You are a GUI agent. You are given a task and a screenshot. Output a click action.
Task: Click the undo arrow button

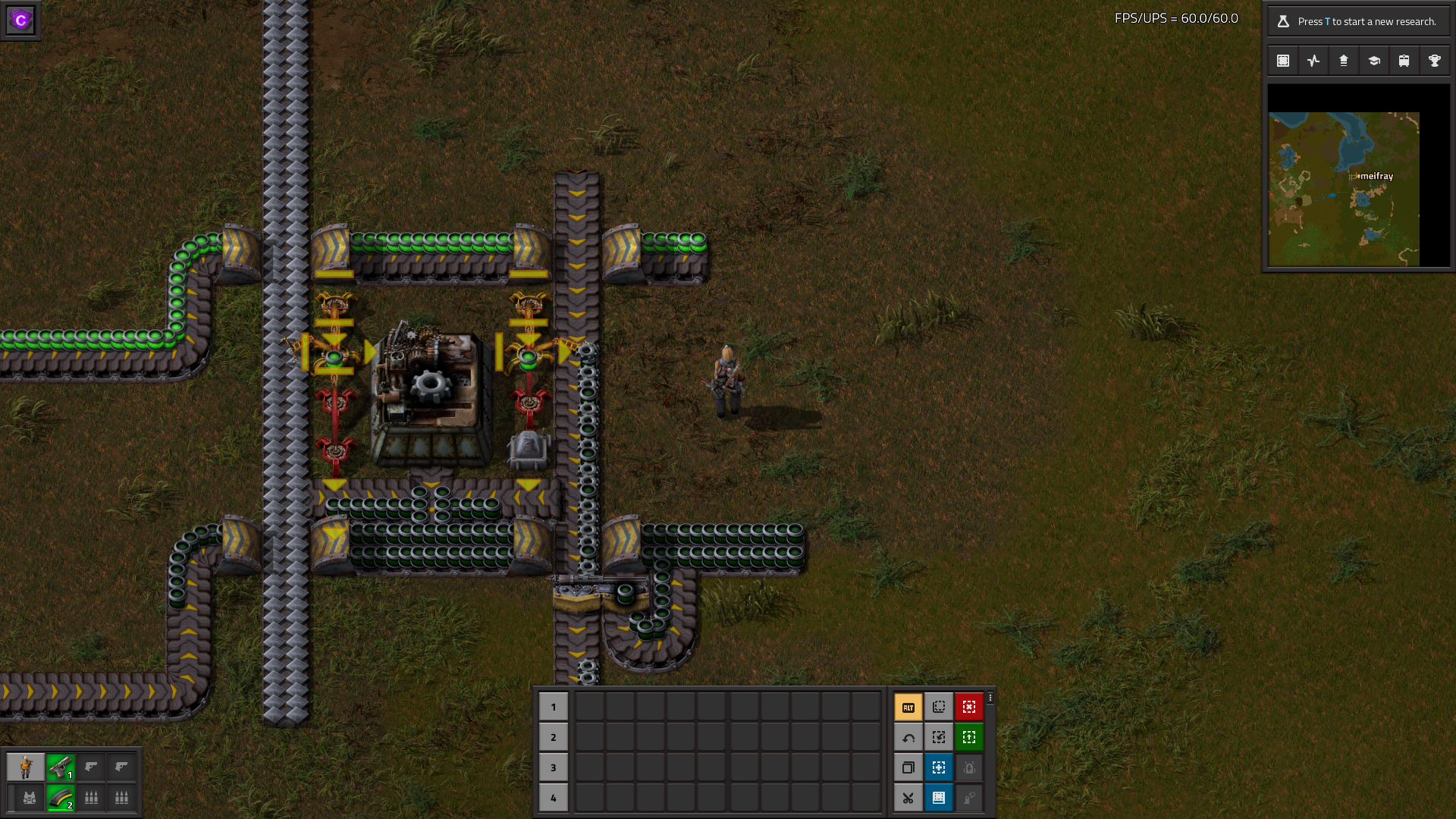pos(908,737)
